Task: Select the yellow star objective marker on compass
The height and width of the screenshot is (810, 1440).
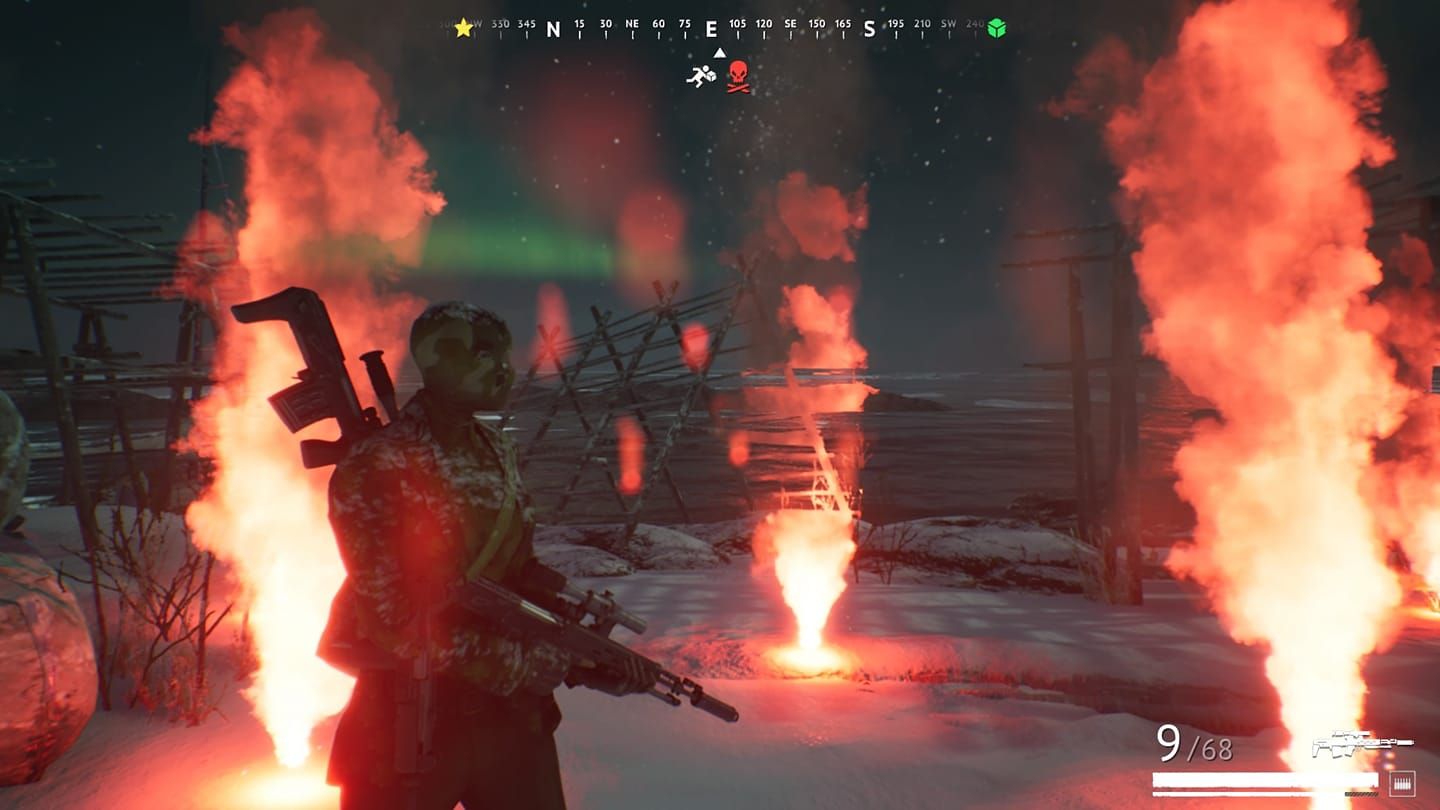Action: click(x=462, y=27)
